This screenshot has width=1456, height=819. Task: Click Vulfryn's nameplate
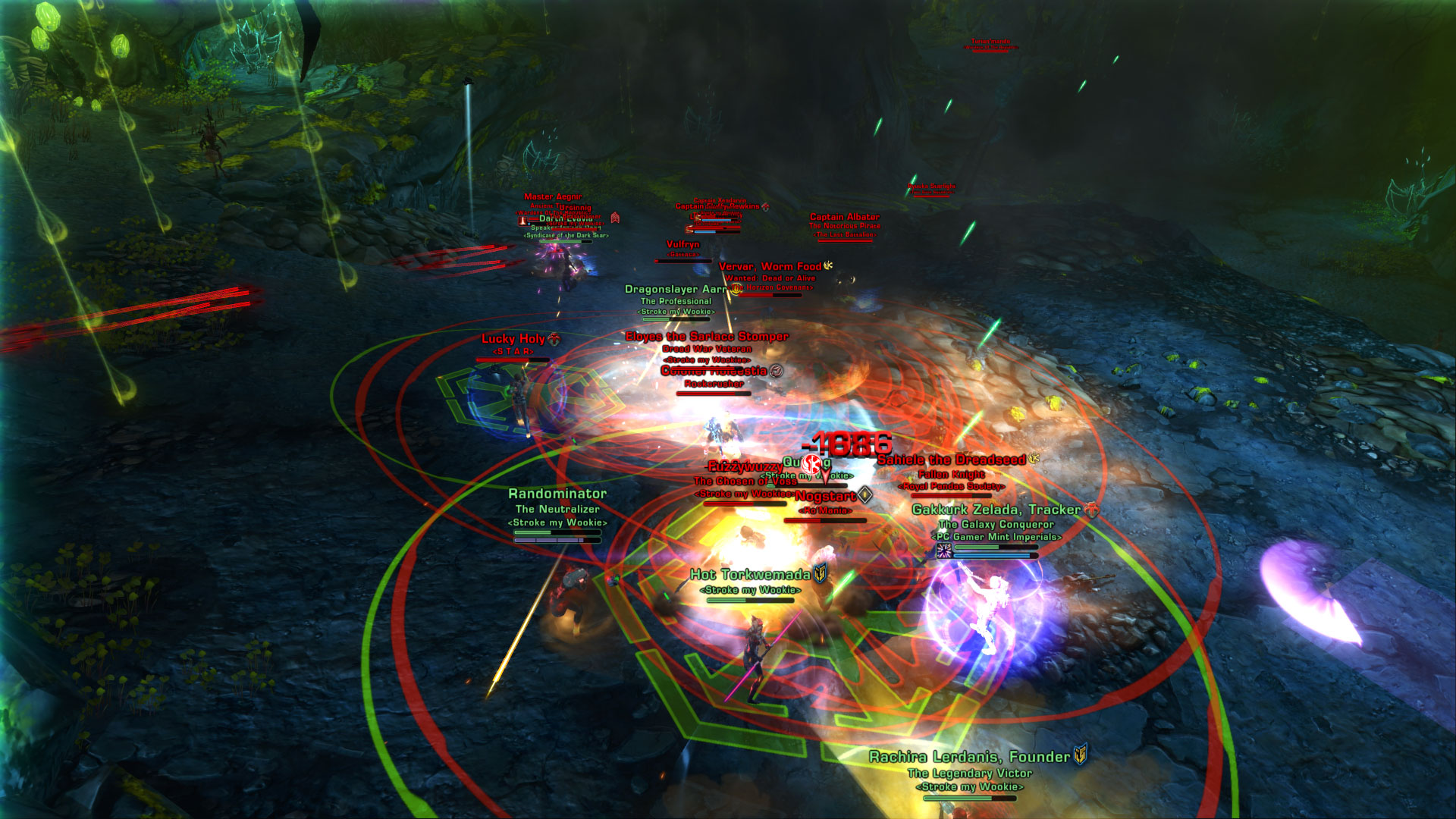(683, 244)
